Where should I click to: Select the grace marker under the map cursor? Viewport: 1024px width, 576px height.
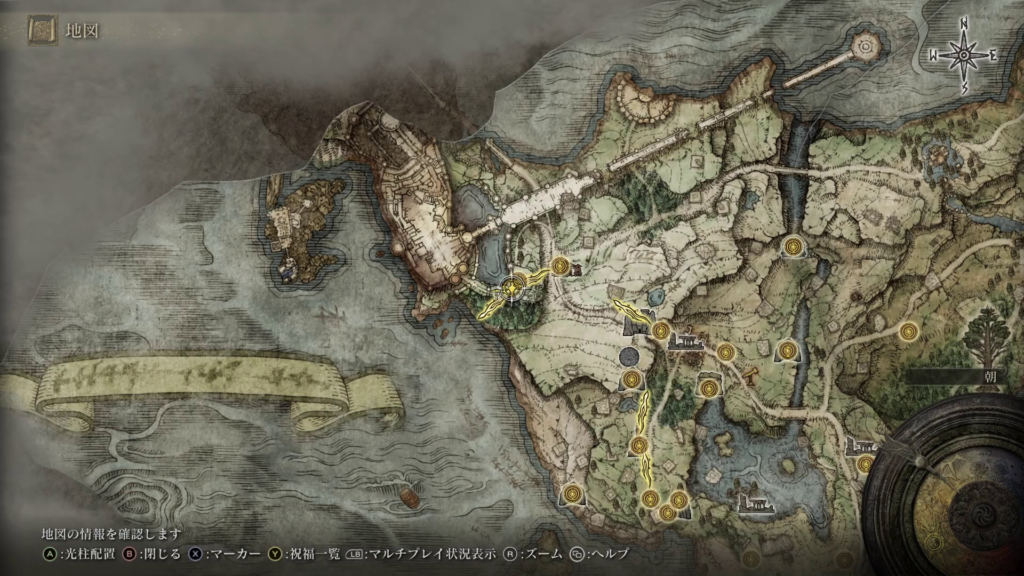pos(513,288)
